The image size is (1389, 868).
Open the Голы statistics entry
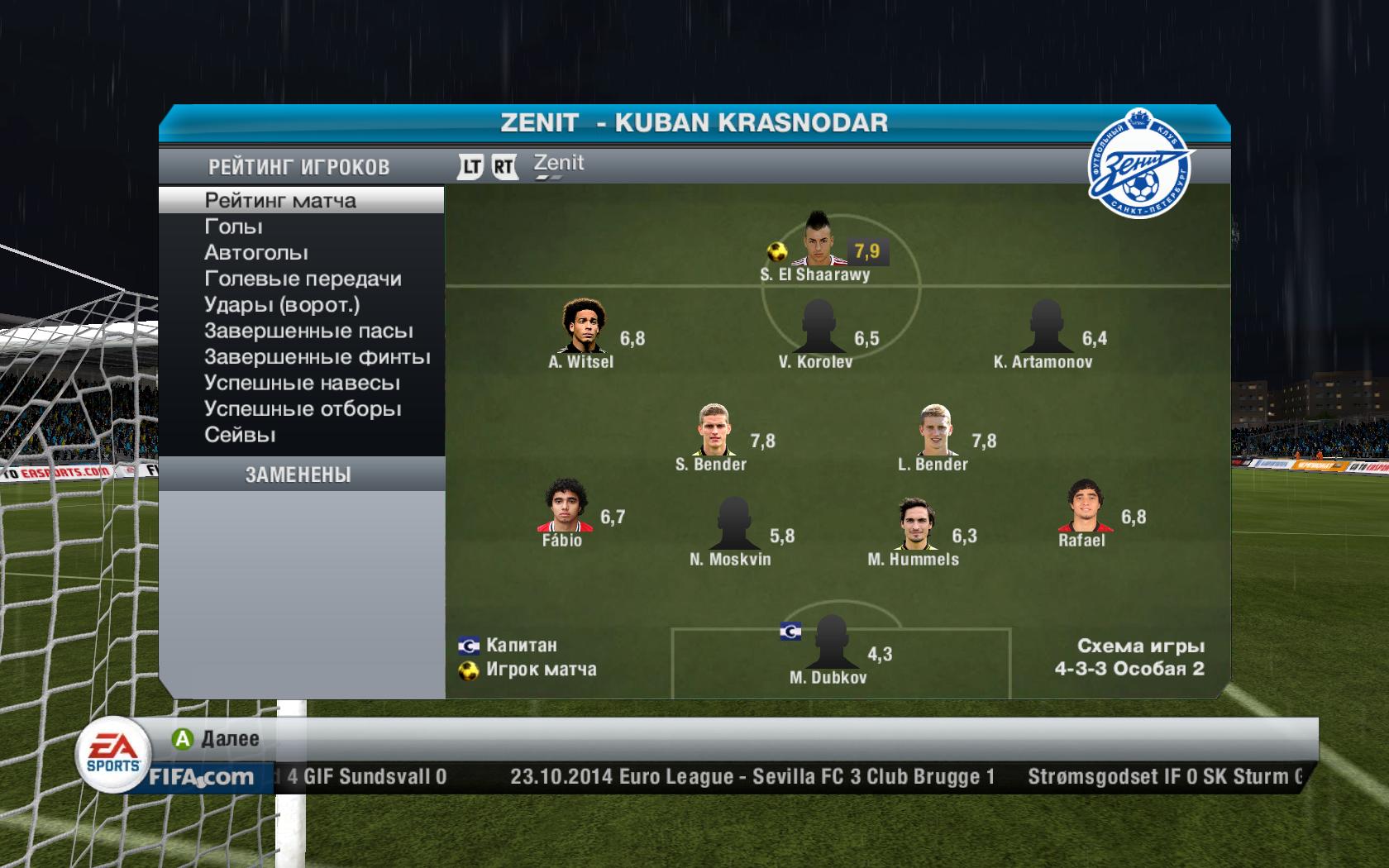(234, 227)
